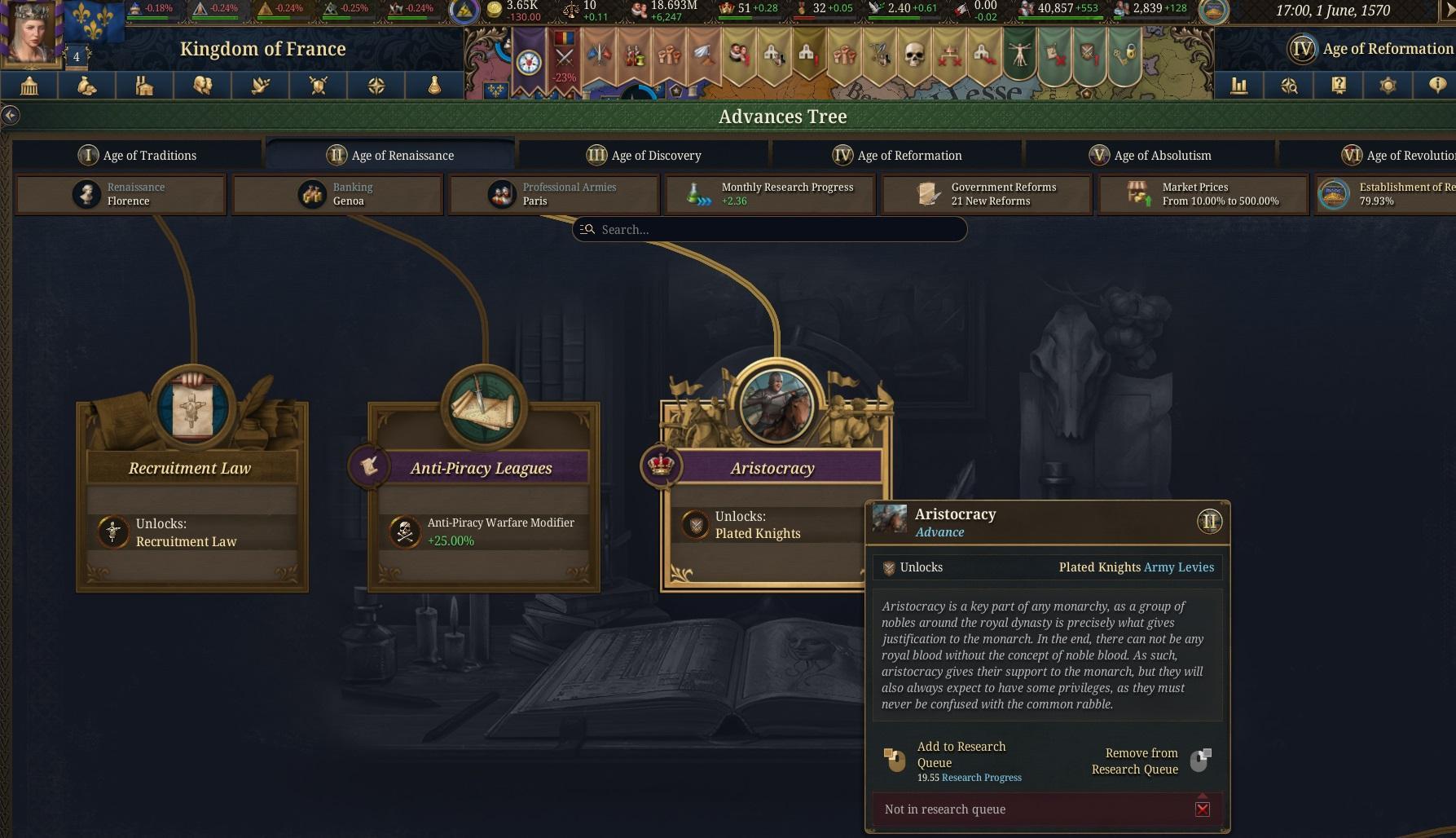Image resolution: width=1456 pixels, height=838 pixels.
Task: Open the Professional Armies Paris institution
Action: [554, 194]
